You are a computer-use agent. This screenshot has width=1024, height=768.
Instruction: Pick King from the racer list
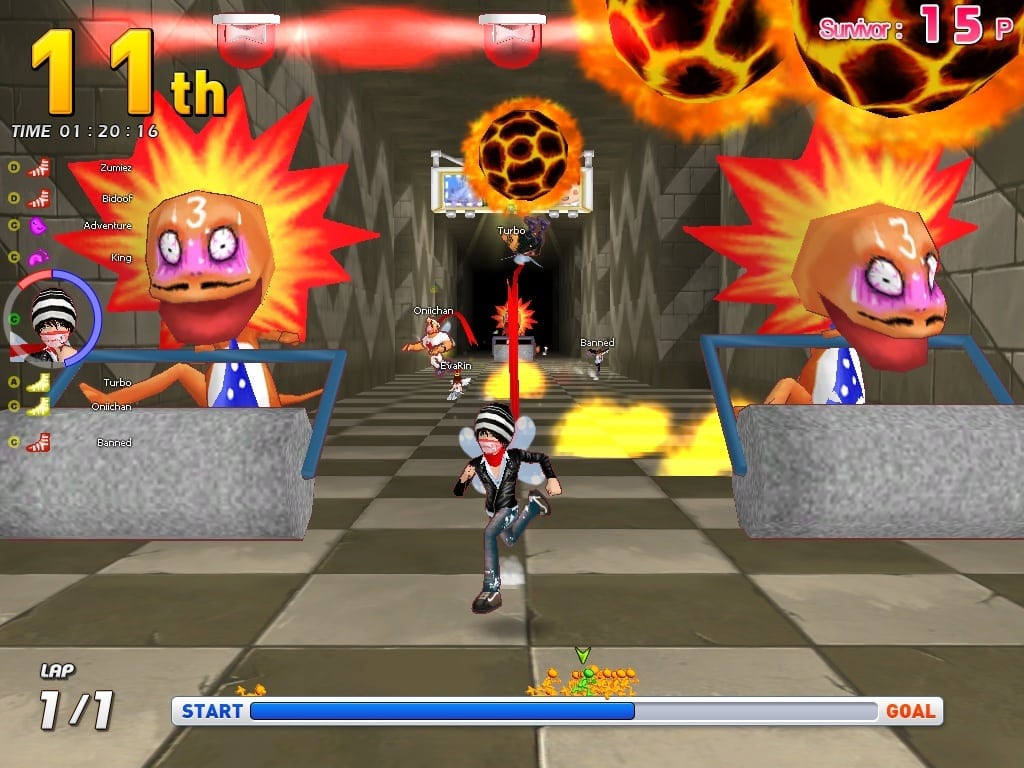pos(120,258)
